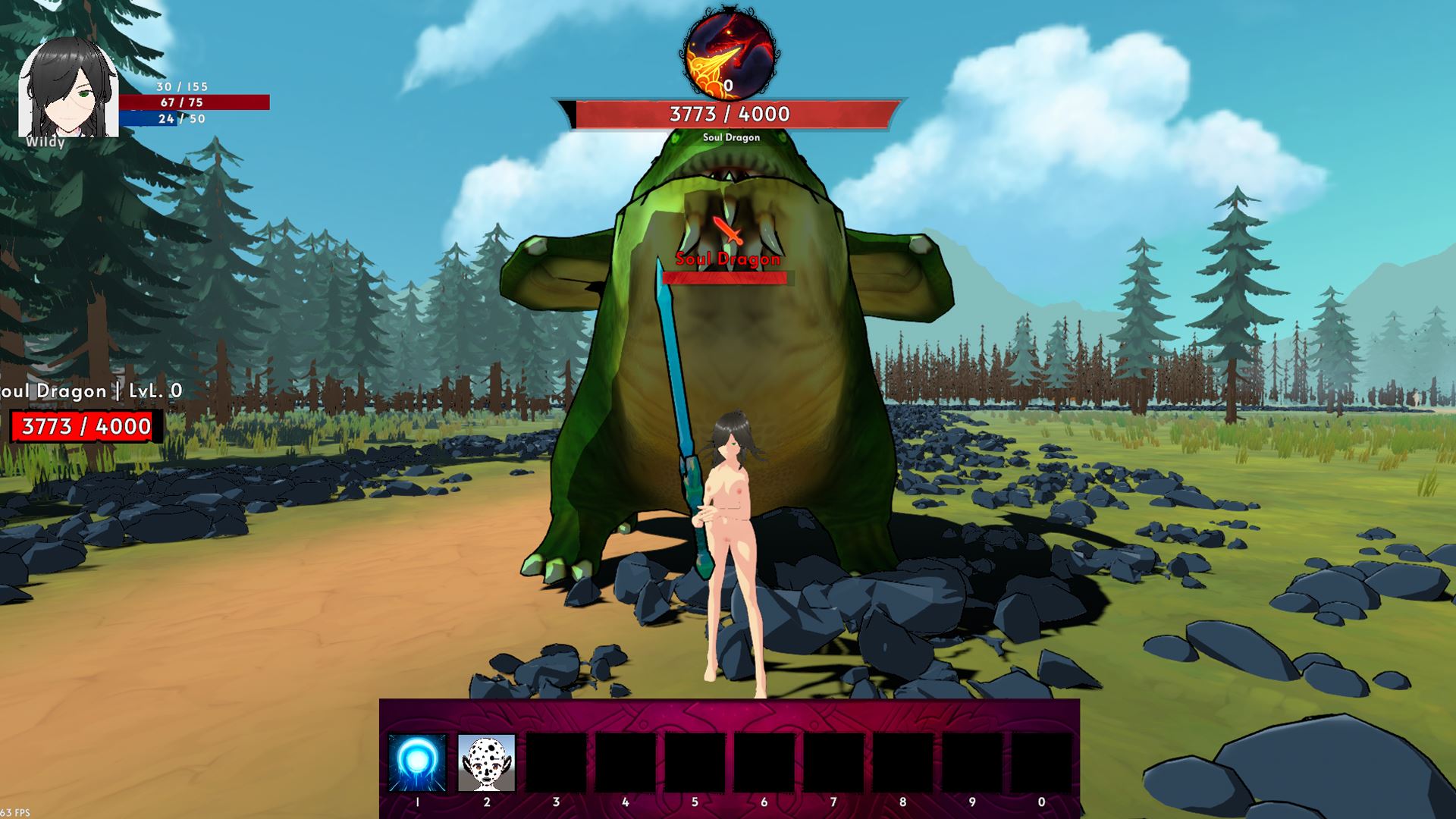The image size is (1456, 819).
Task: Activate the blue energy orb skill
Action: click(417, 762)
